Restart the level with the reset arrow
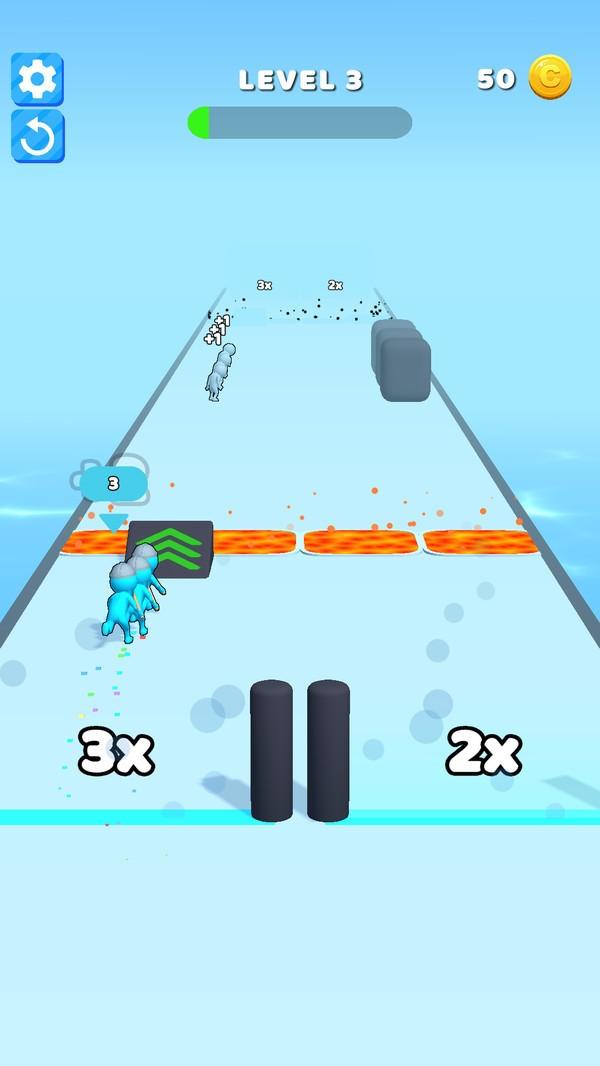The image size is (600, 1066). [37, 137]
